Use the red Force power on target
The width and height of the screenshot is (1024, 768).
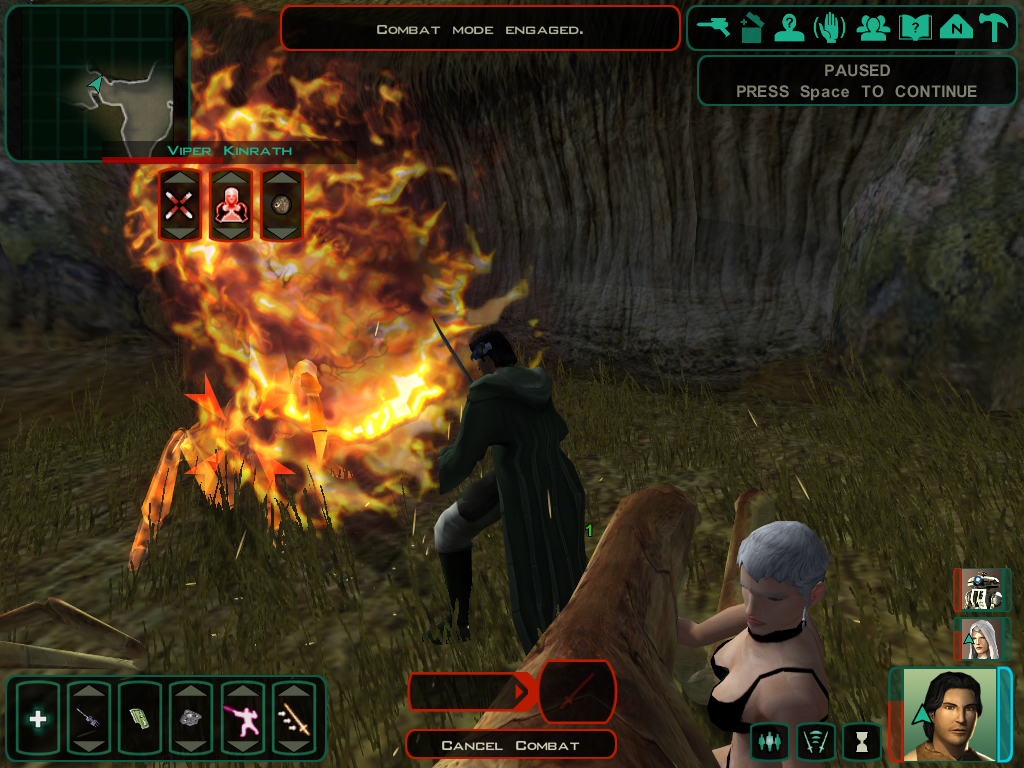[231, 205]
